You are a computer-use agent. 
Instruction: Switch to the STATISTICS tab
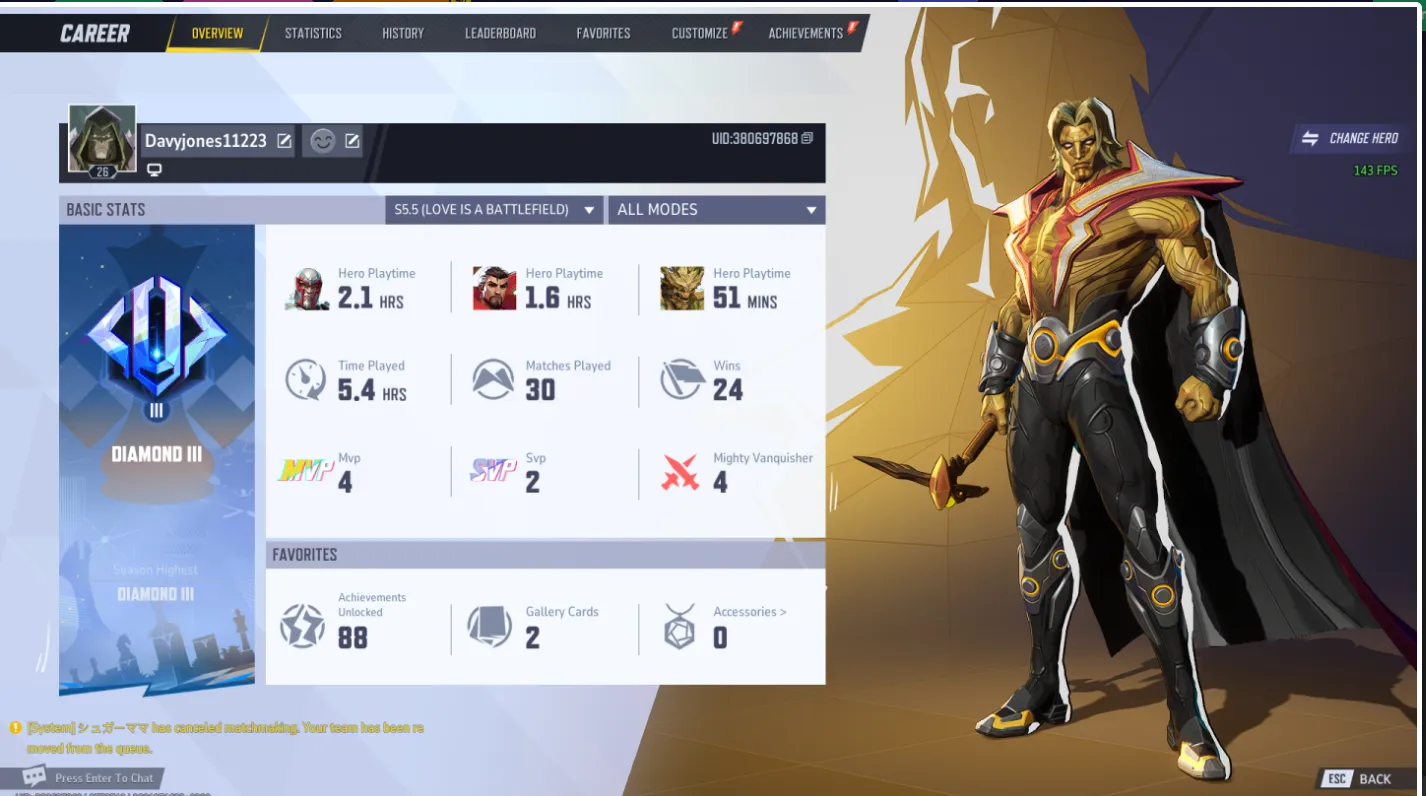[313, 32]
